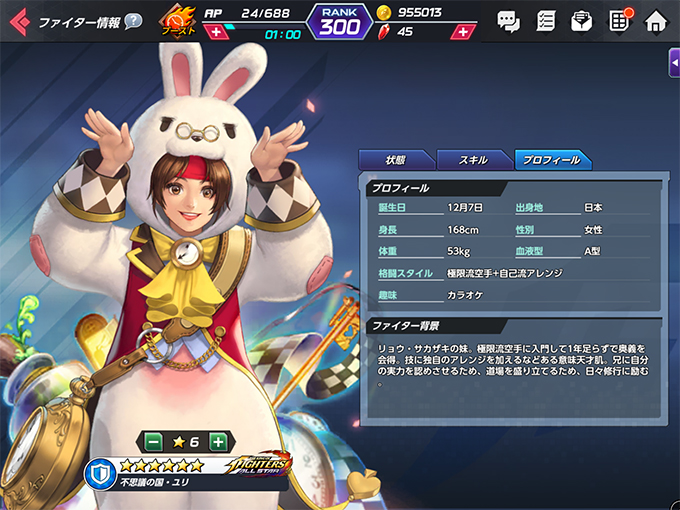Add rubies with the red plus button
Viewport: 680px width, 510px height.
[x=461, y=33]
